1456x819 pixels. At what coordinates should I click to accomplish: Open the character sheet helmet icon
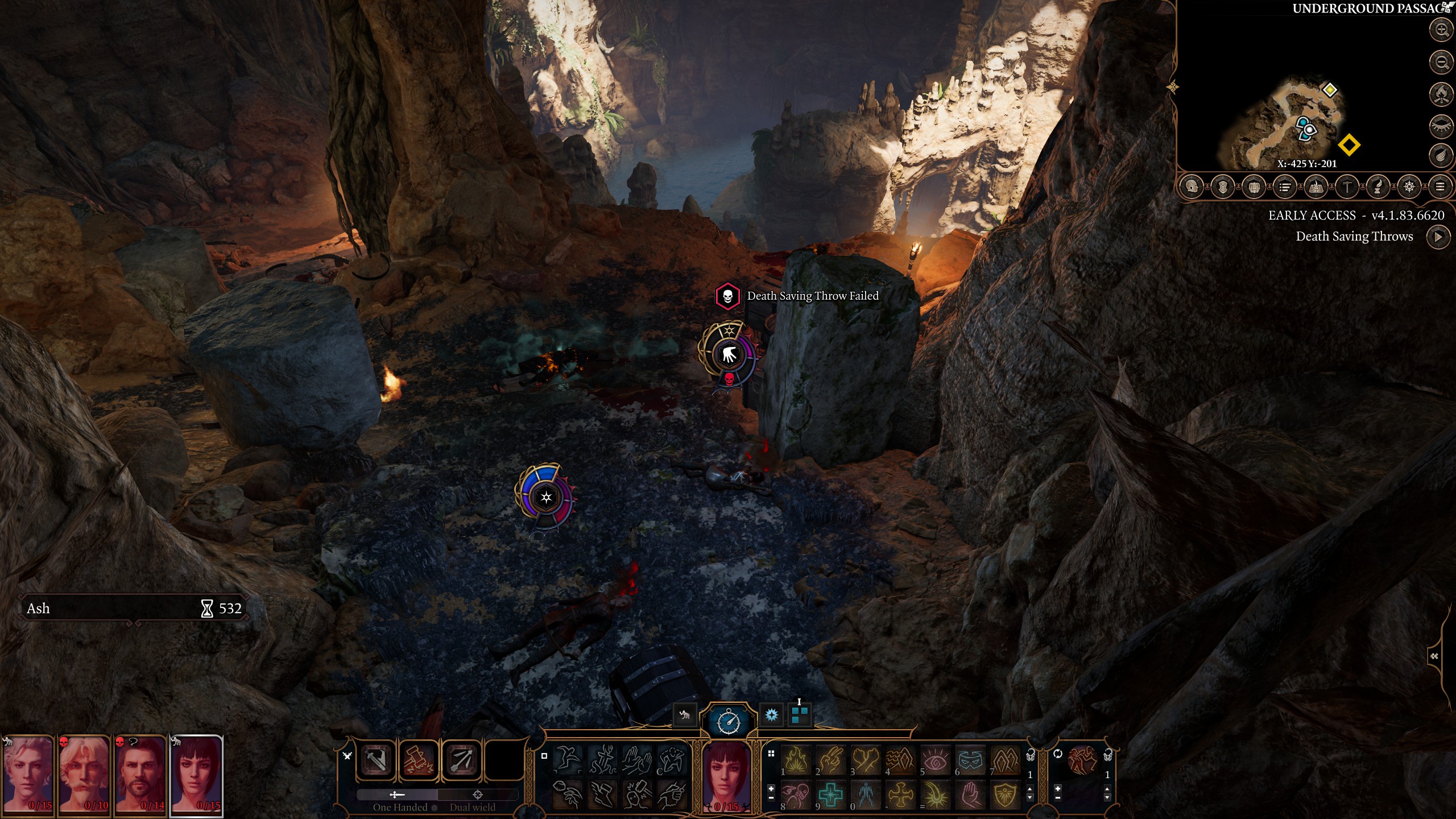[1192, 187]
